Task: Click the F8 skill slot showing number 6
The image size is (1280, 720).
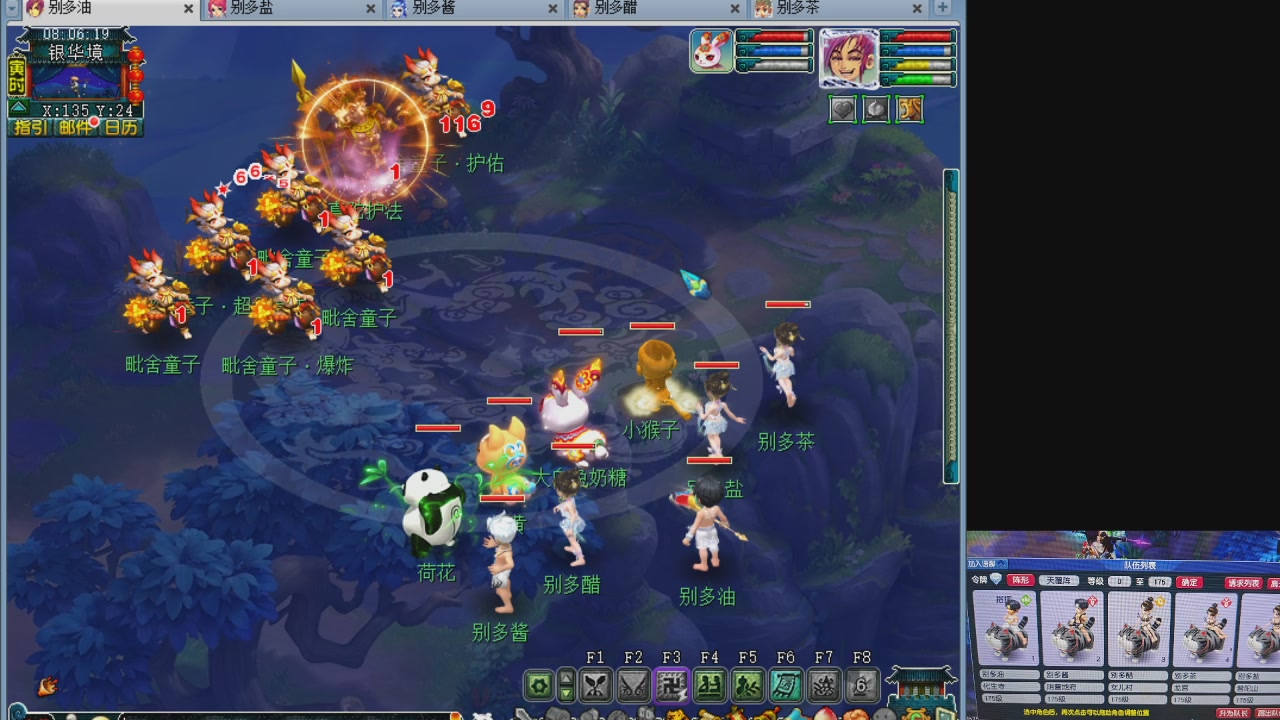Action: coord(861,685)
